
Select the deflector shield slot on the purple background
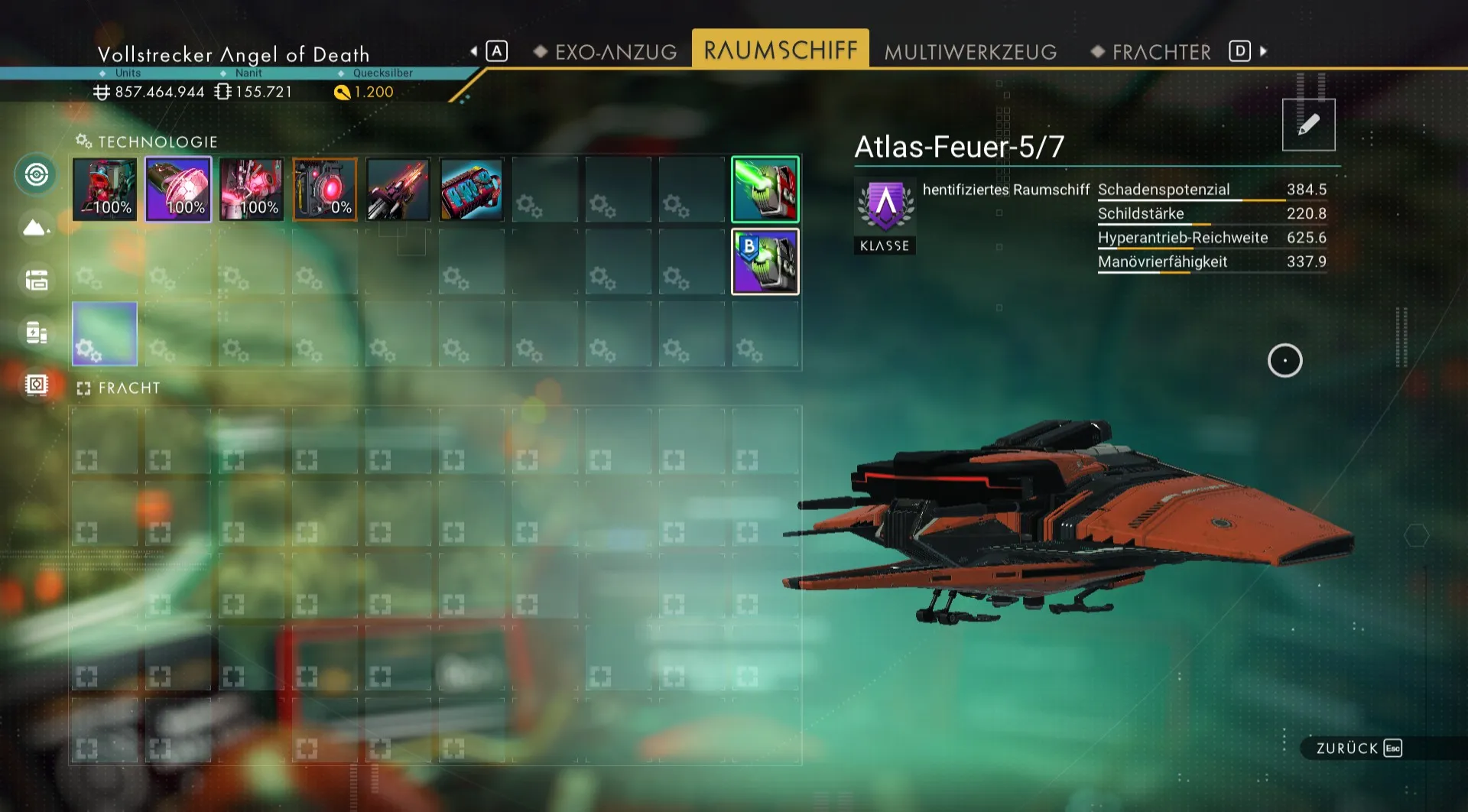178,190
